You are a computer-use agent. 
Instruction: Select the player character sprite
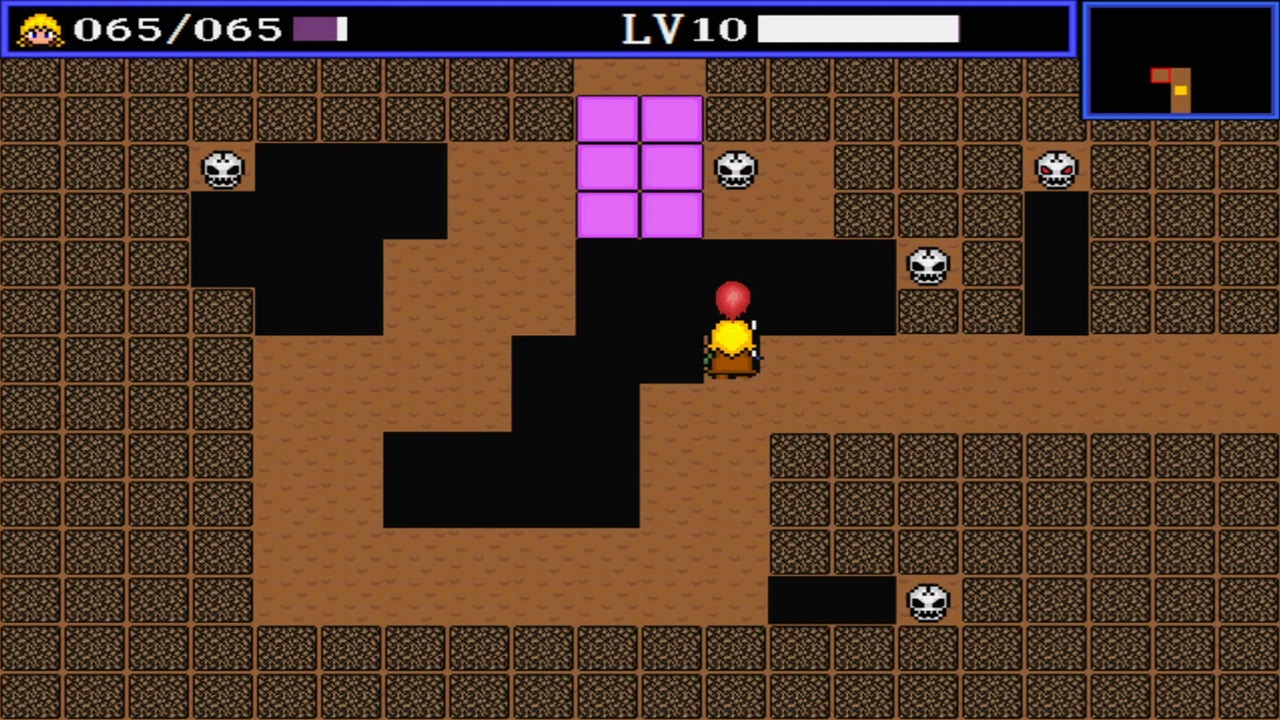pyautogui.click(x=731, y=348)
